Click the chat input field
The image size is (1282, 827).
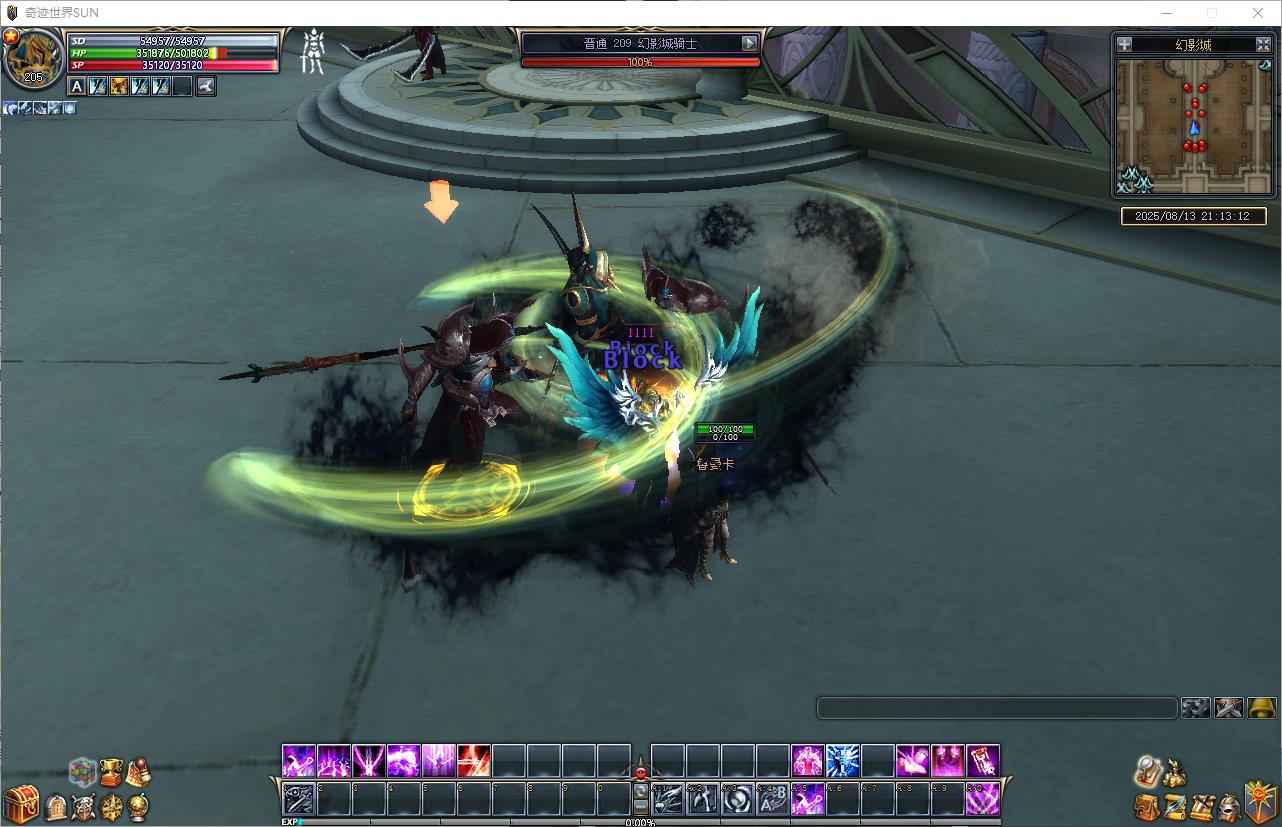tap(996, 708)
